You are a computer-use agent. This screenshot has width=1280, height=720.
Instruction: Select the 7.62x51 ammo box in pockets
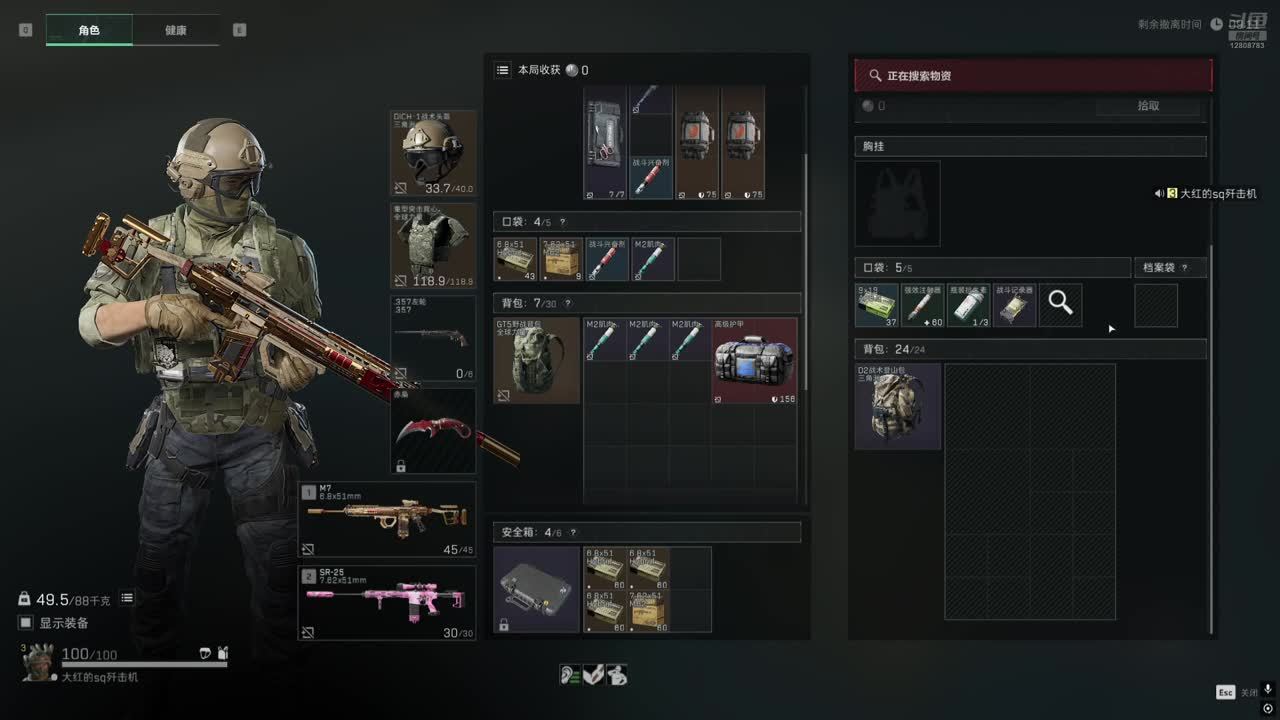pos(562,259)
